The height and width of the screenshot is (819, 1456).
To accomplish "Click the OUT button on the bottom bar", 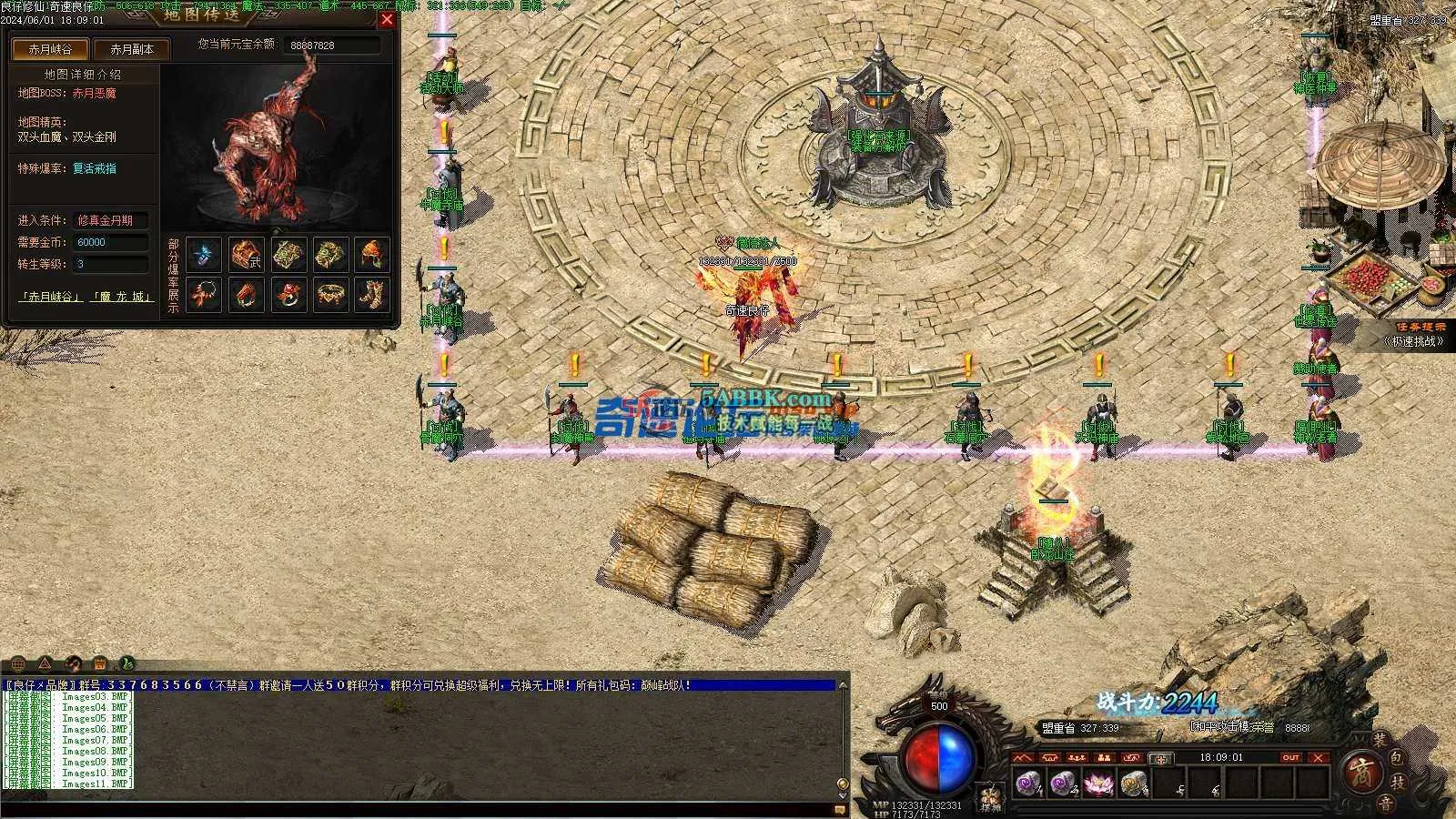I will click(1290, 757).
